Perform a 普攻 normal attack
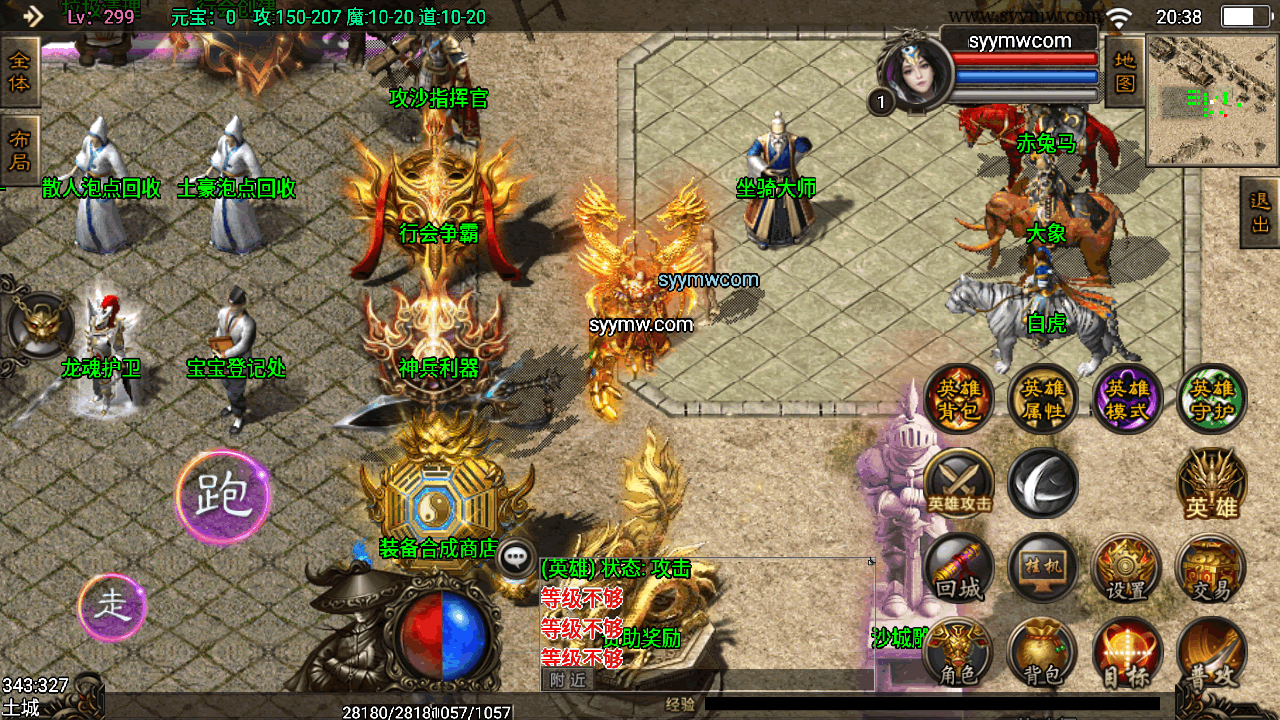This screenshot has width=1280, height=720. [x=1211, y=653]
